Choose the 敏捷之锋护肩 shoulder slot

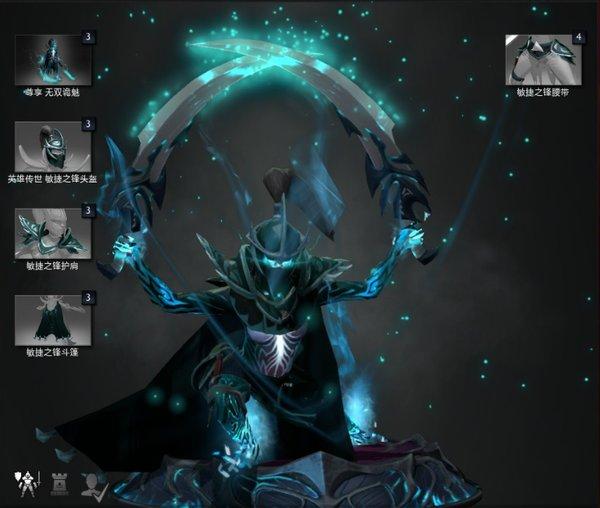(53, 233)
